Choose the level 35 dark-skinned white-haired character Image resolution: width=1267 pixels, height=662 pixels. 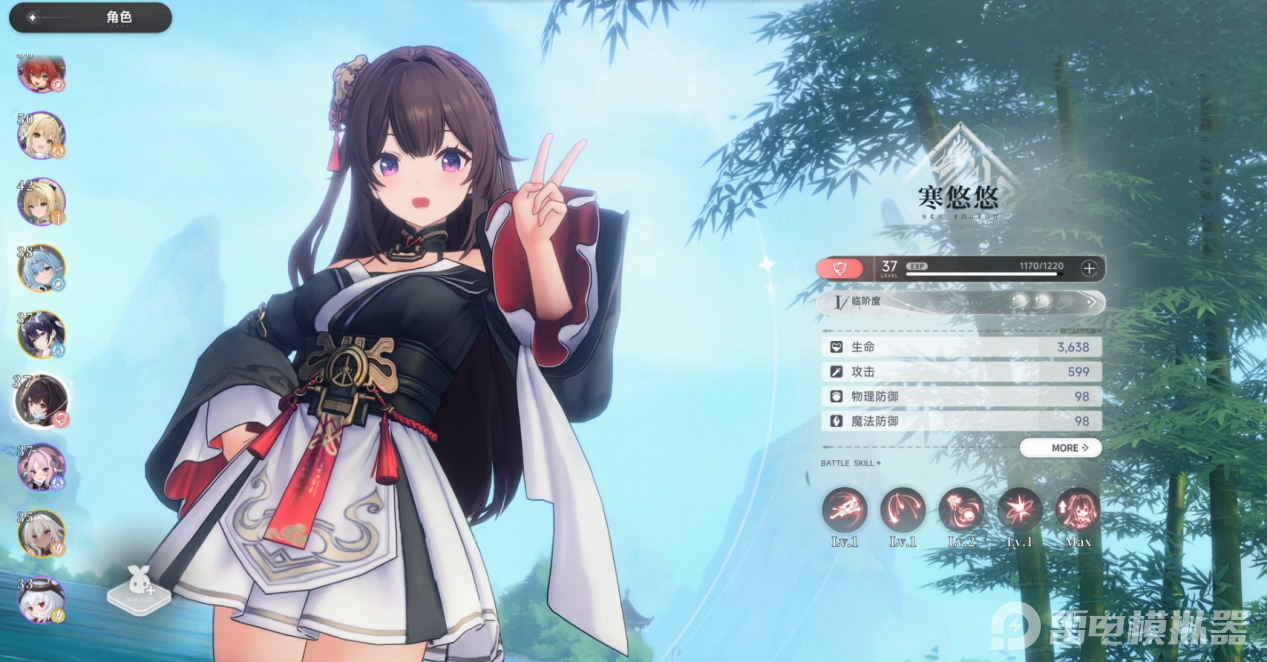click(42, 533)
